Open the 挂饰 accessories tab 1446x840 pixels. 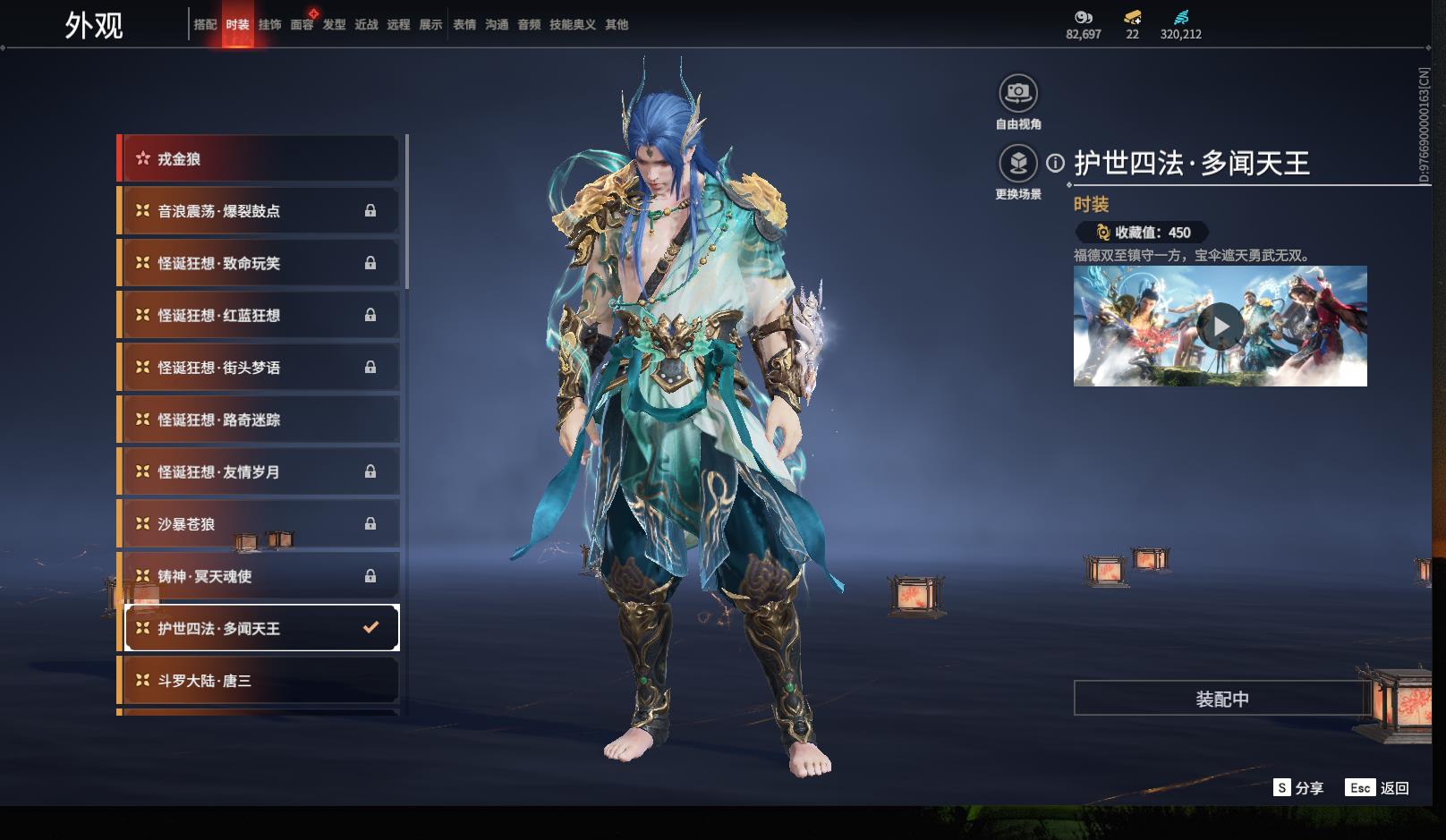tap(269, 25)
